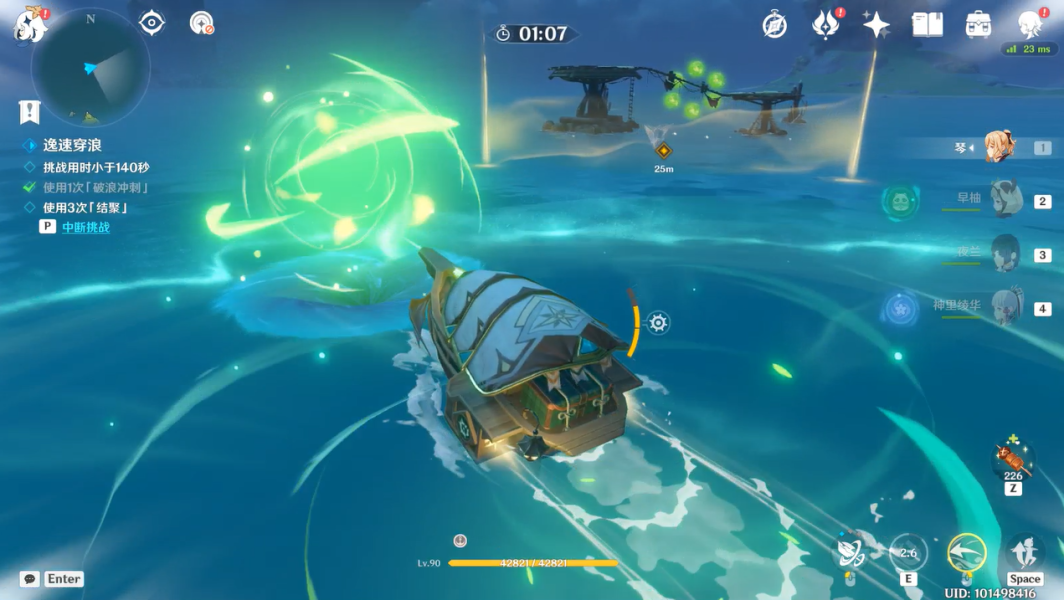The image size is (1064, 600).
Task: Use the gadget with 226 count
Action: (1012, 459)
